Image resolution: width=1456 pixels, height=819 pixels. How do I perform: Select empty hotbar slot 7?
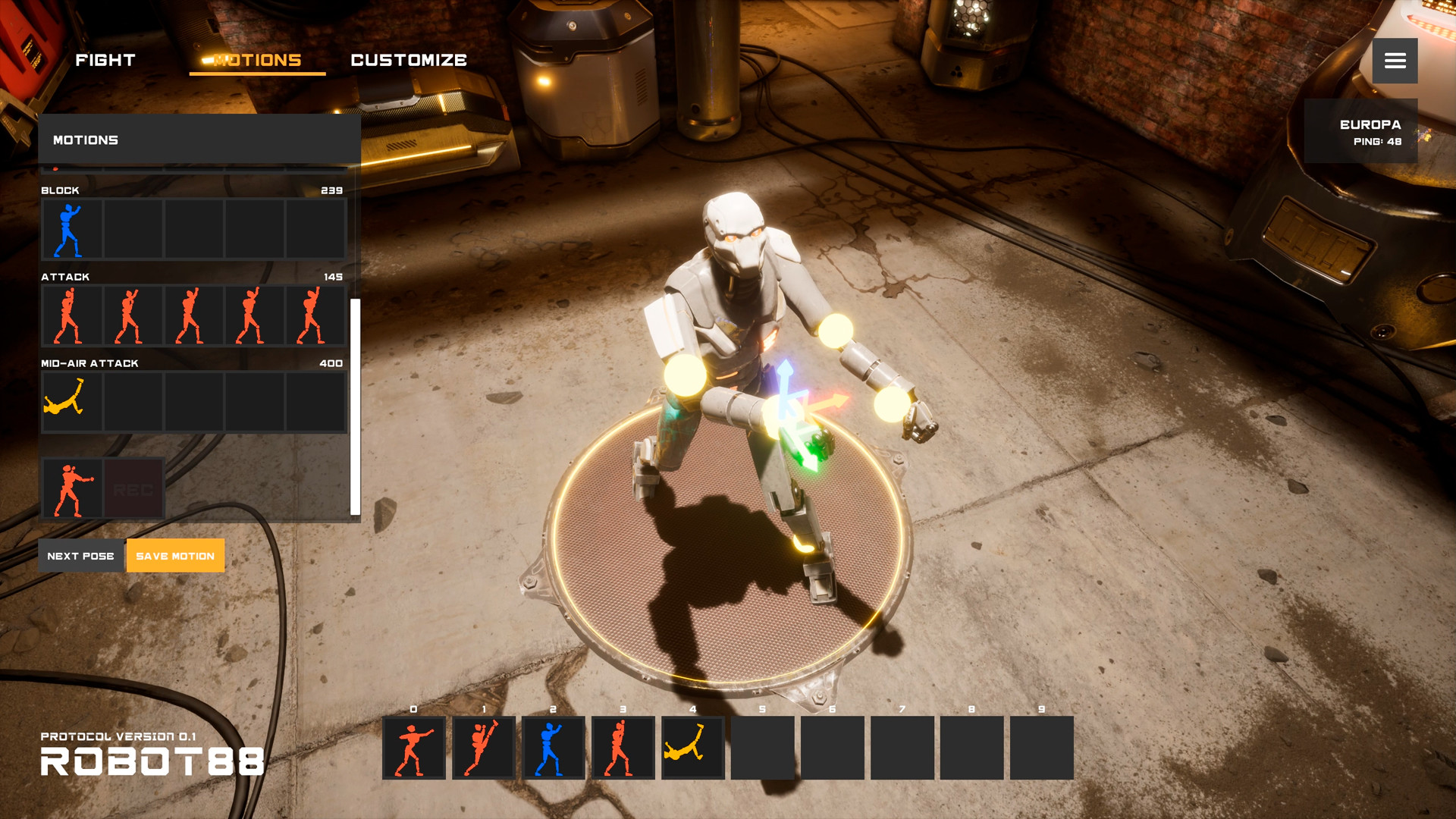(x=901, y=748)
